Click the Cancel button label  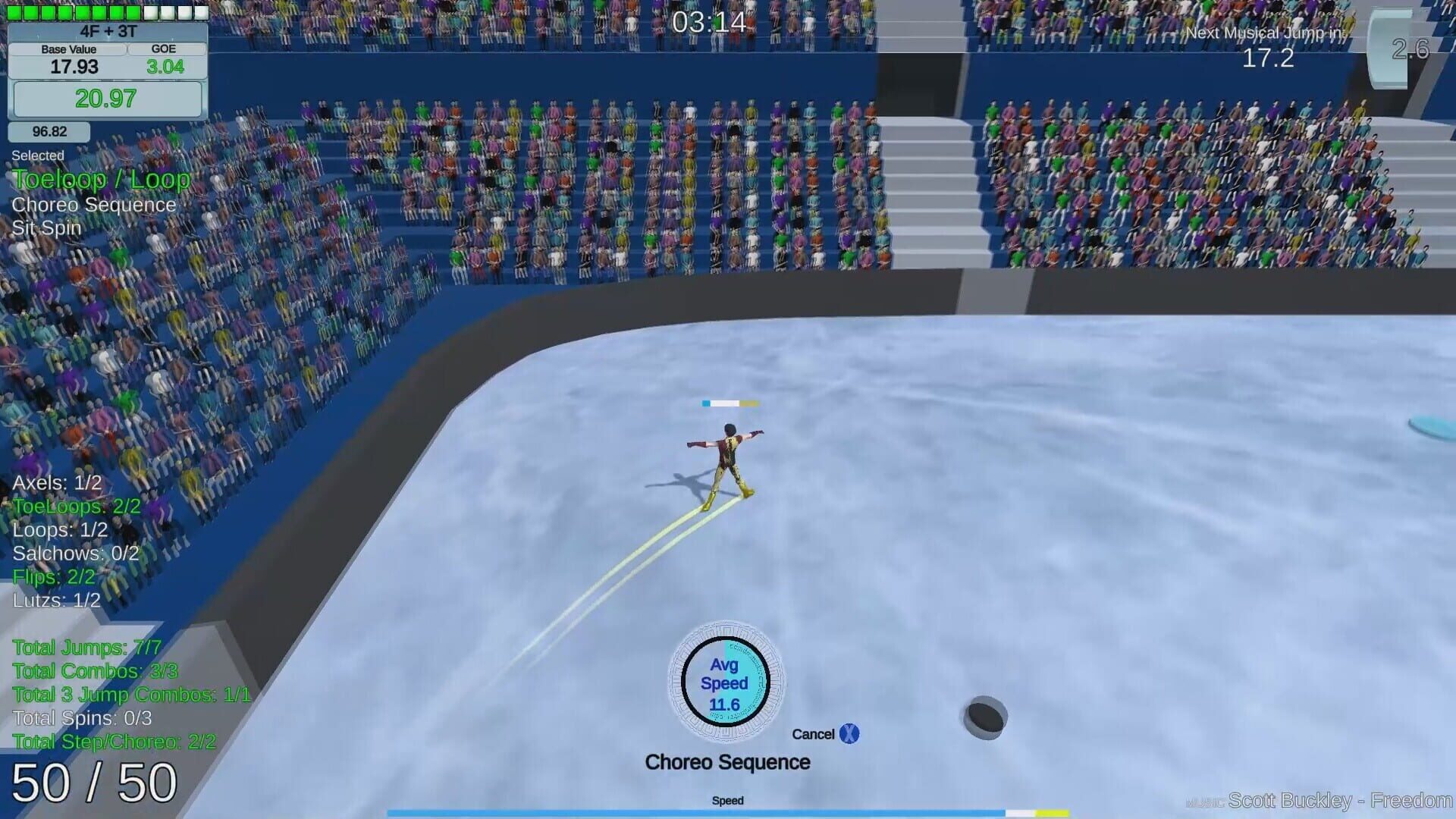pyautogui.click(x=814, y=733)
